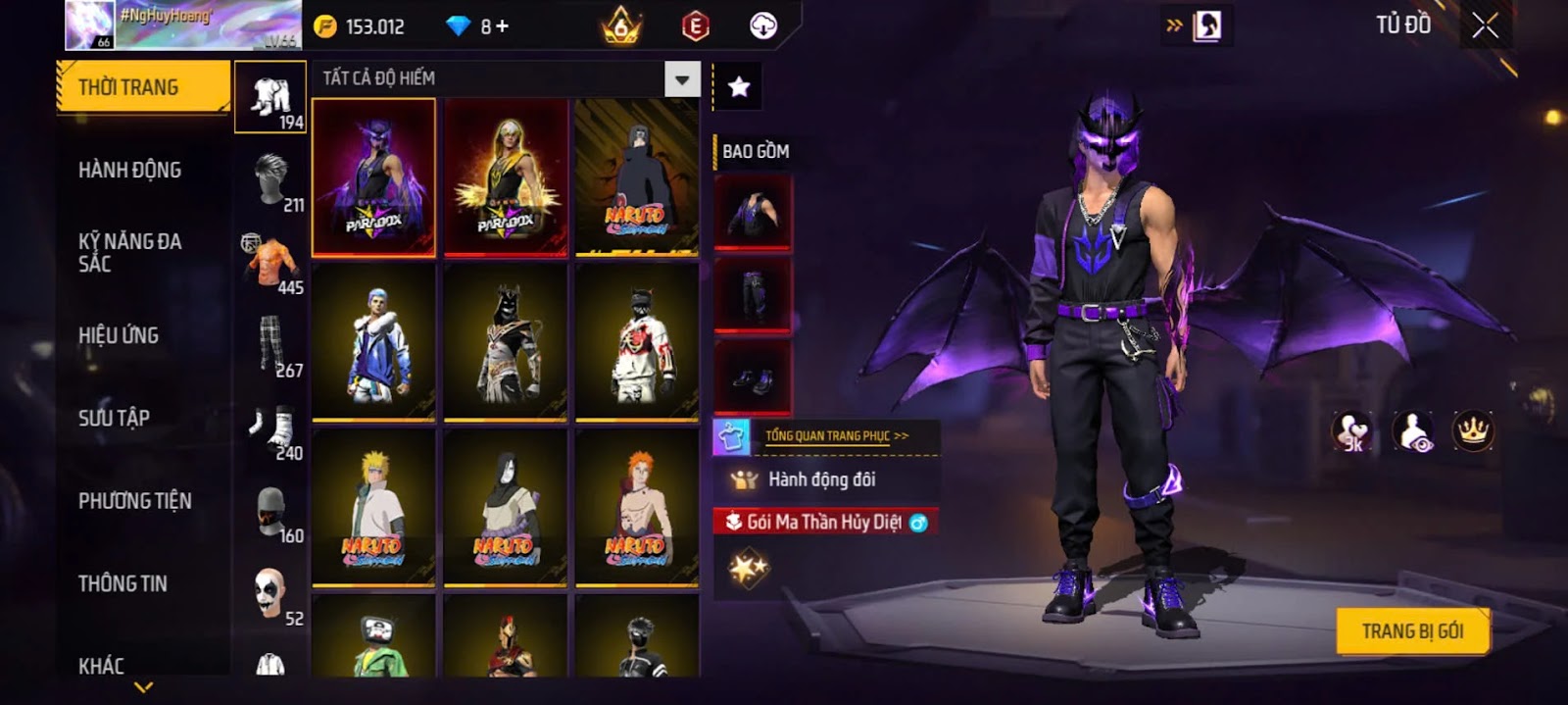Select the Kỹ Năng Đa Sắc tab

[x=129, y=252]
